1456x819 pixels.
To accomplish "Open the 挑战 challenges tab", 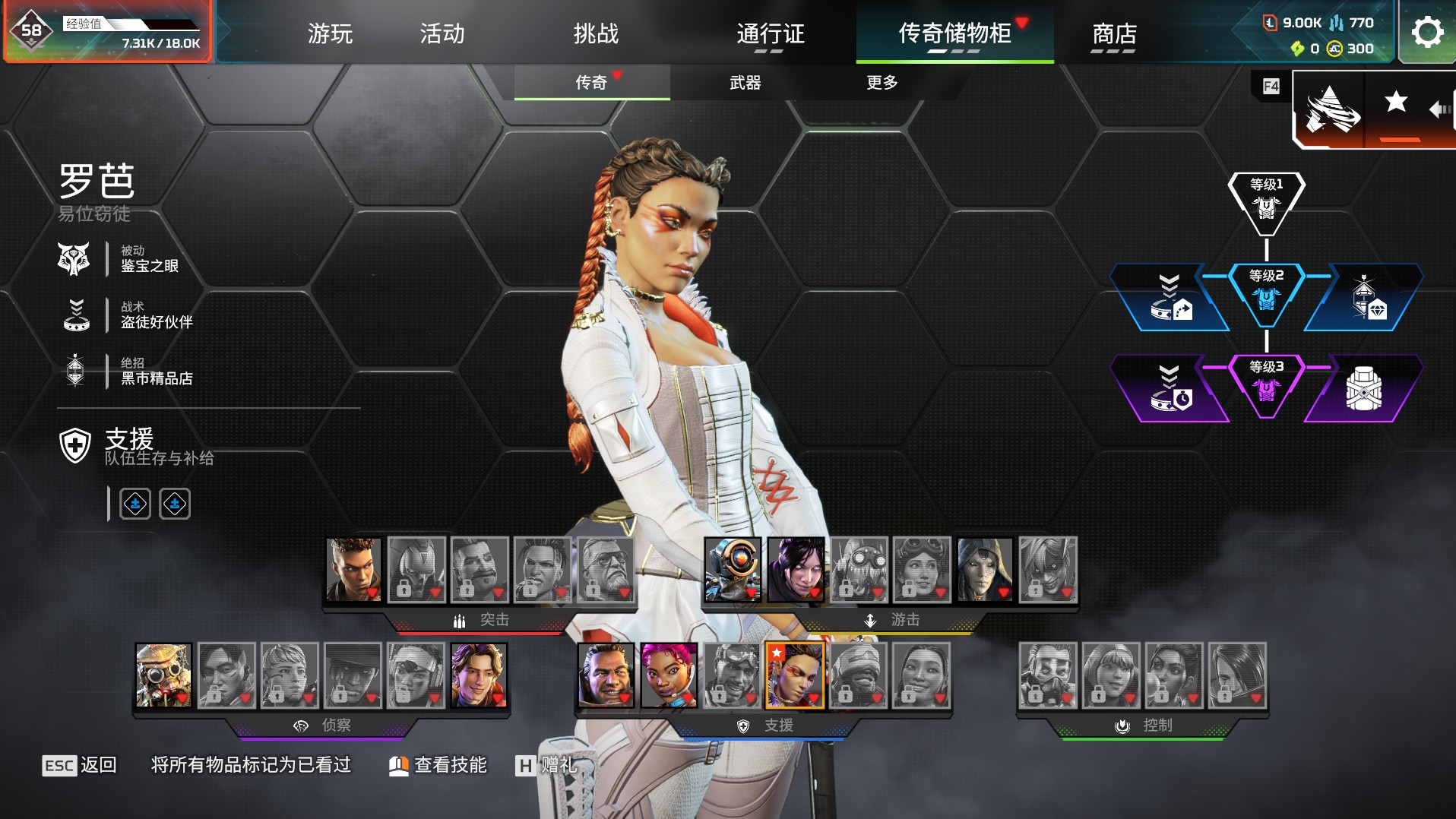I will coord(596,33).
